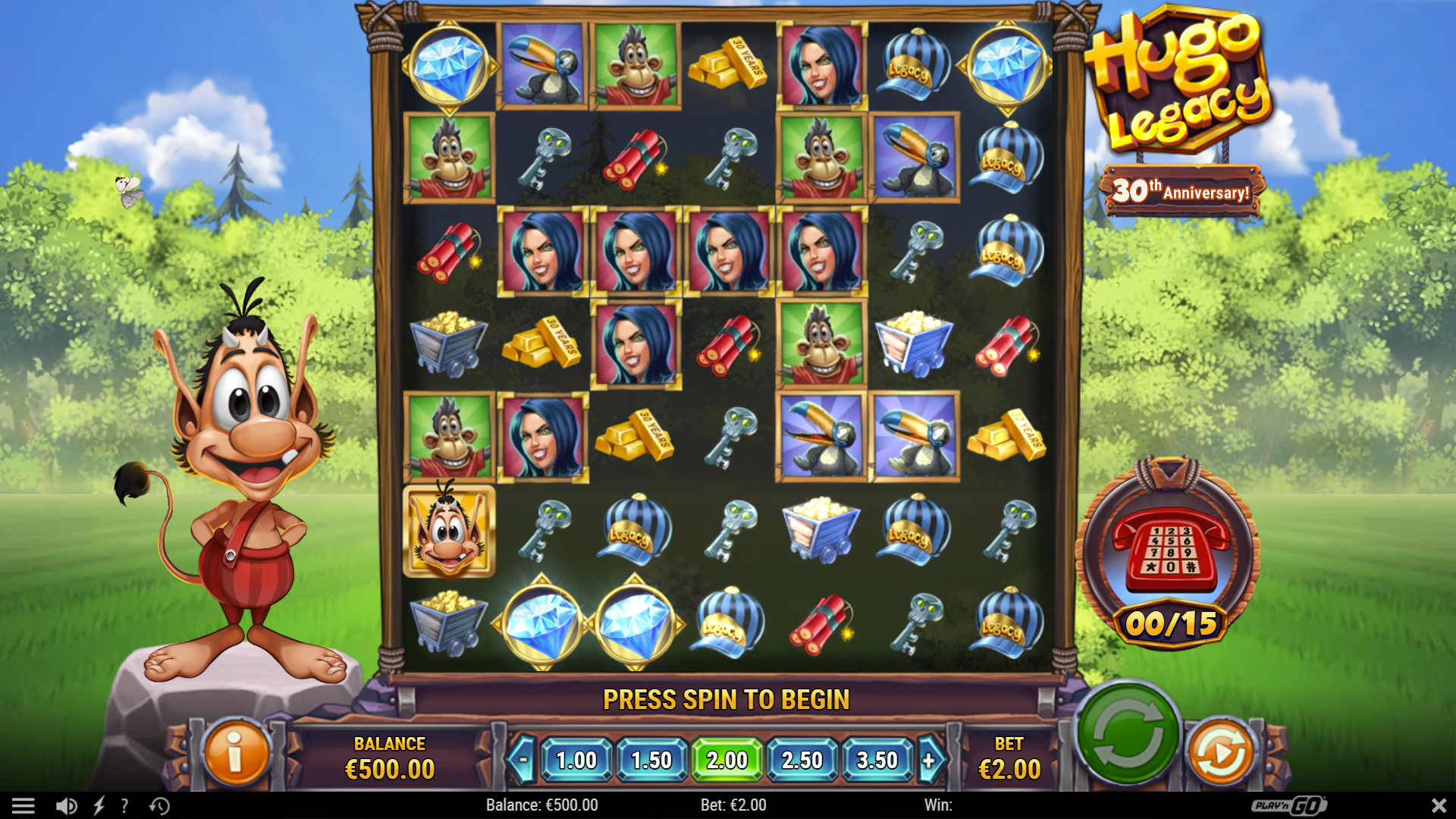Screen dimensions: 1456x819
Task: Increase the bet with the plus arrow
Action: (x=930, y=758)
